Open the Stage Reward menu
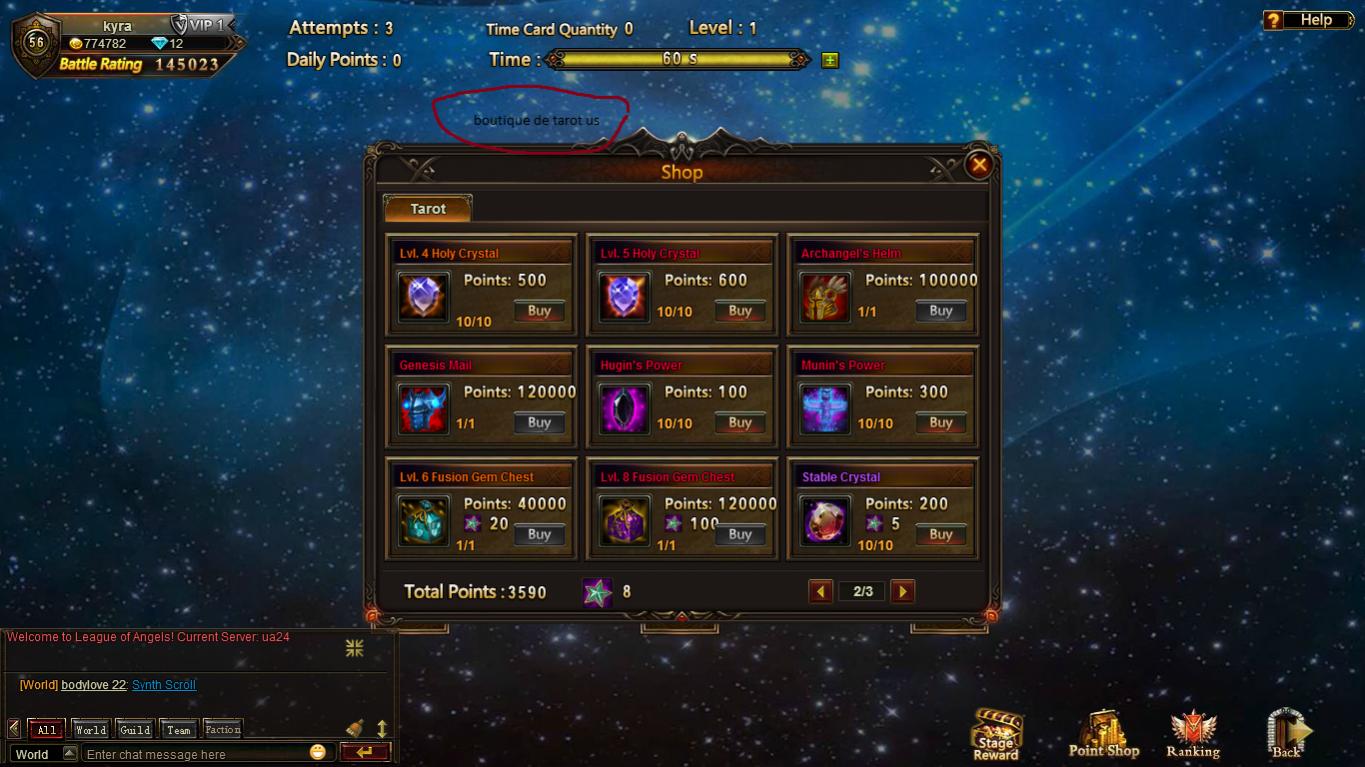The image size is (1365, 767). 996,735
